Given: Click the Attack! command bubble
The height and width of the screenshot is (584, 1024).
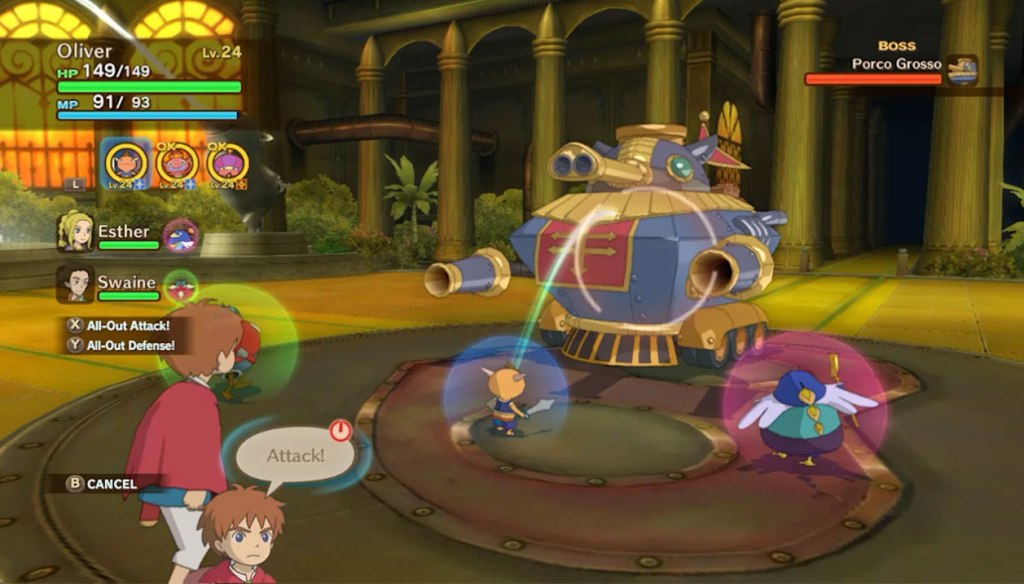Looking at the screenshot, I should [295, 456].
